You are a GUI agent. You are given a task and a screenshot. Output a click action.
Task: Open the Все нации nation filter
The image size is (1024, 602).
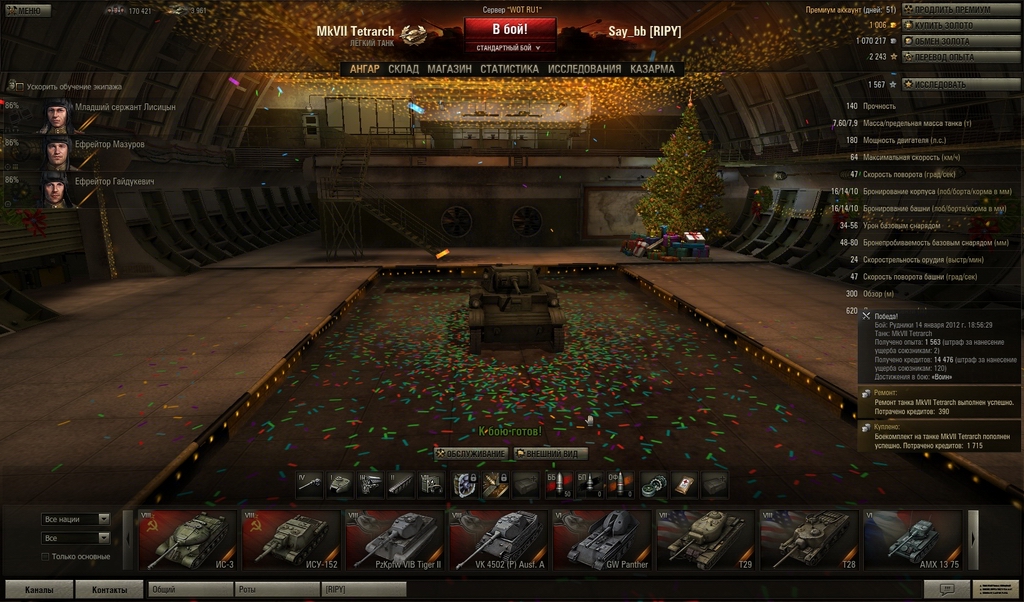(76, 520)
